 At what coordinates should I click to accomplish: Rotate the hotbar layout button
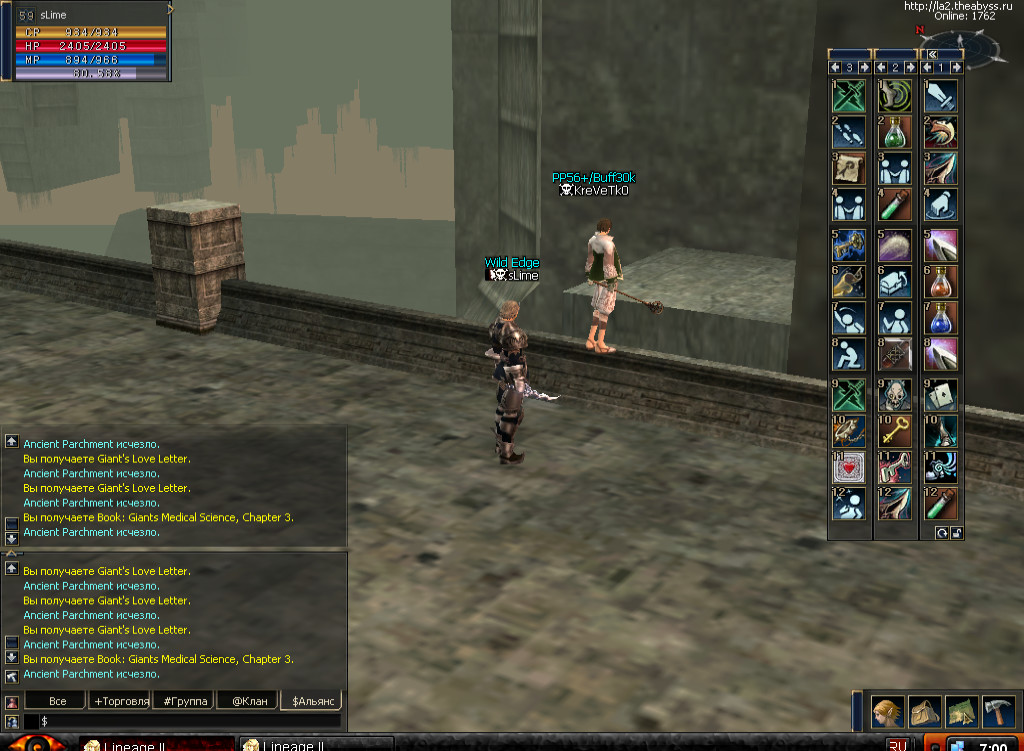(942, 533)
